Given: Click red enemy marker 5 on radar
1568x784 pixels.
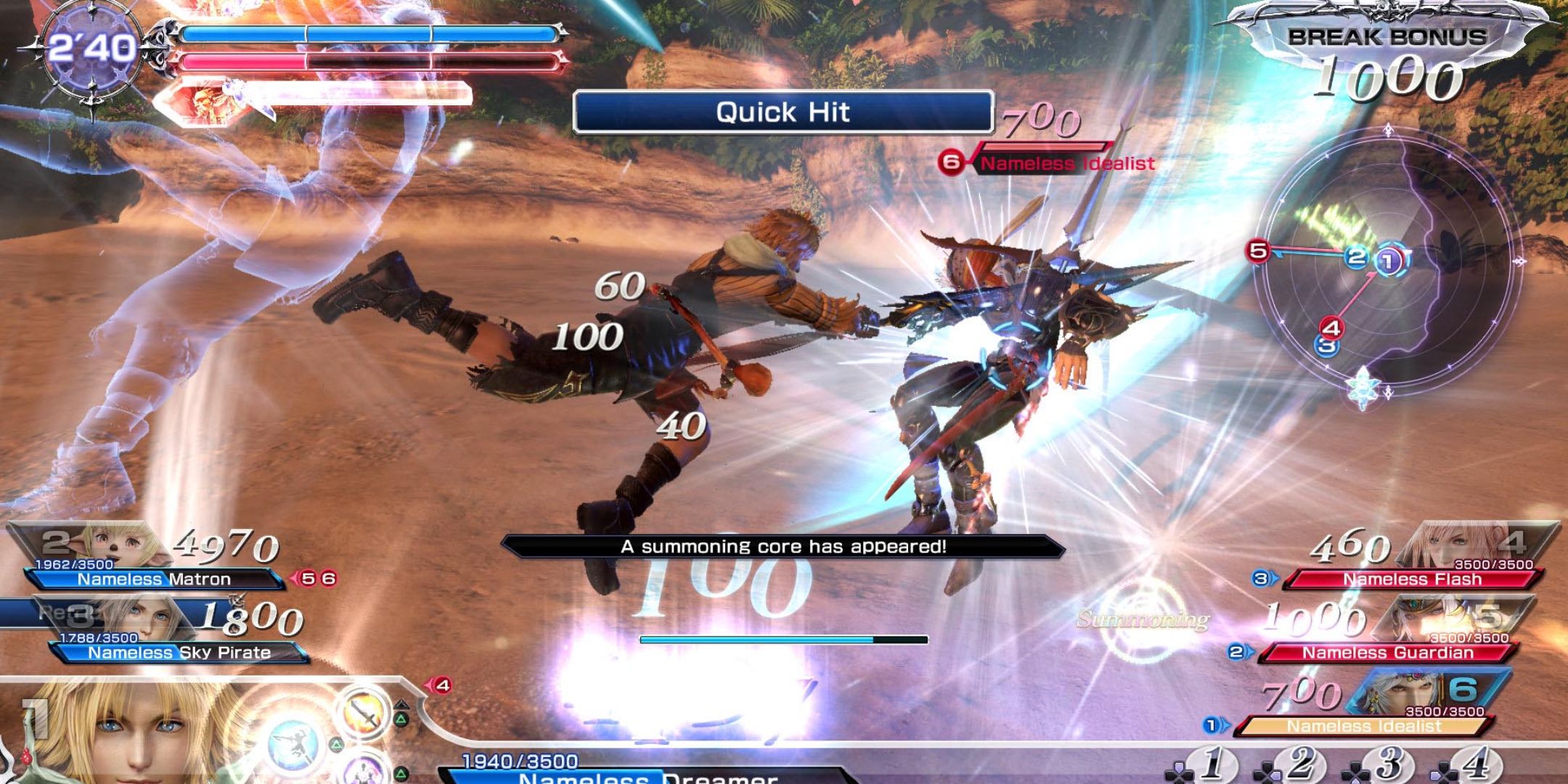Looking at the screenshot, I should [x=1258, y=251].
